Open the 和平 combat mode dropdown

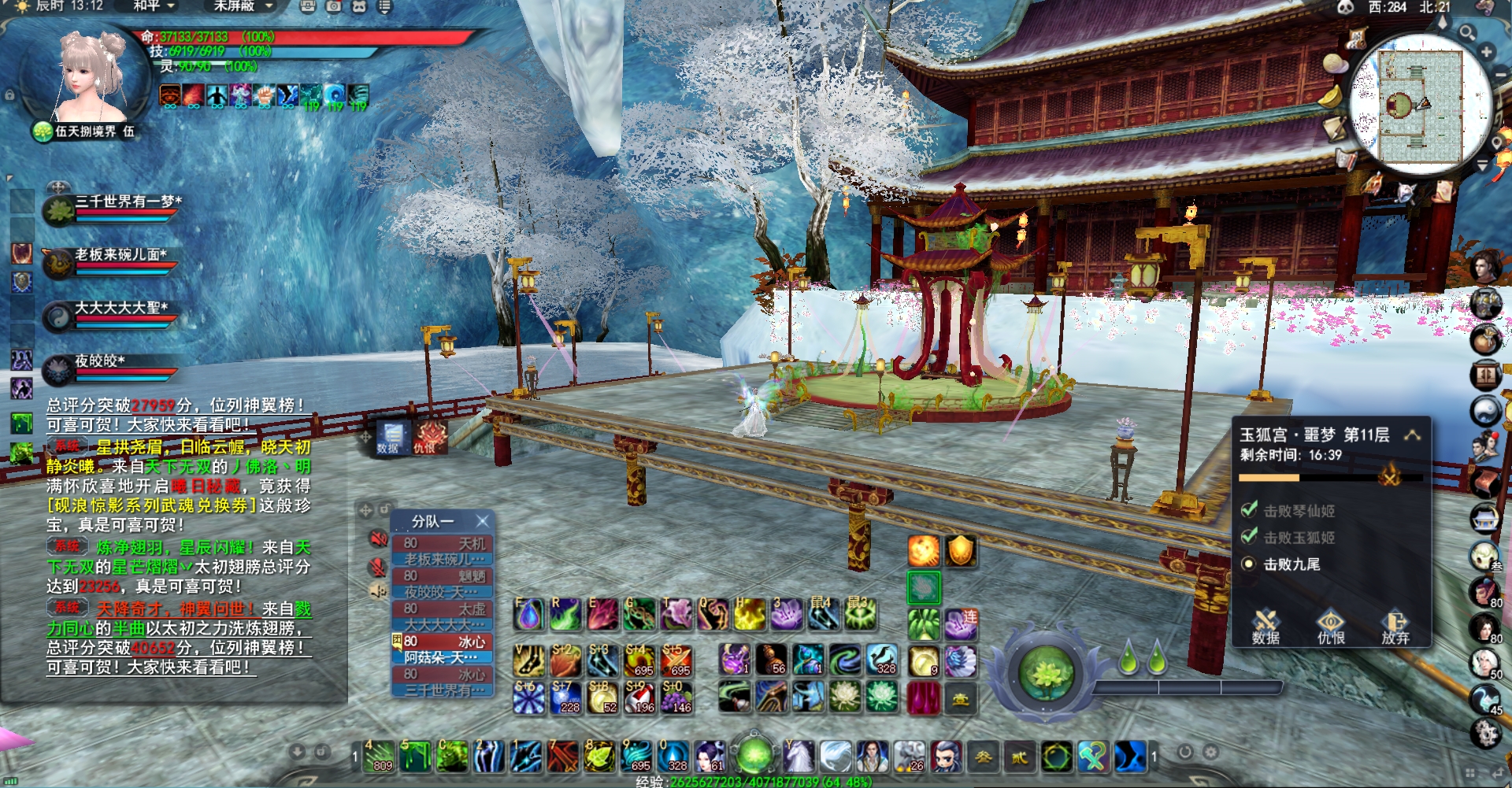pos(153,6)
